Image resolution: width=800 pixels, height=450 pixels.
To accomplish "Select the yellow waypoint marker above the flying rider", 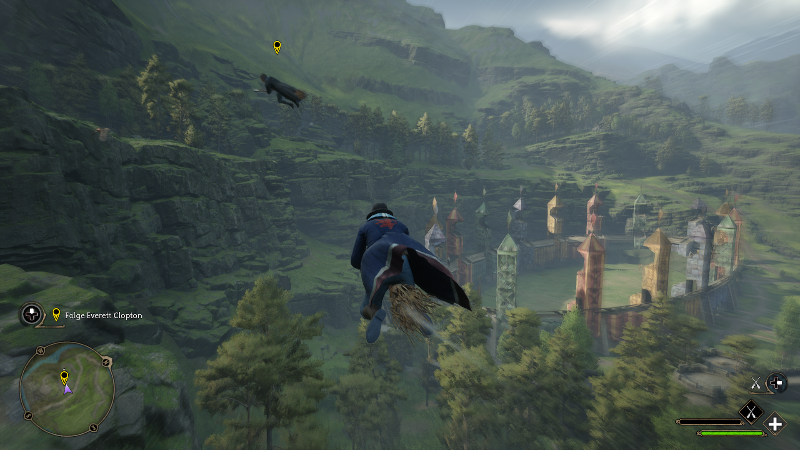I will coord(277,47).
